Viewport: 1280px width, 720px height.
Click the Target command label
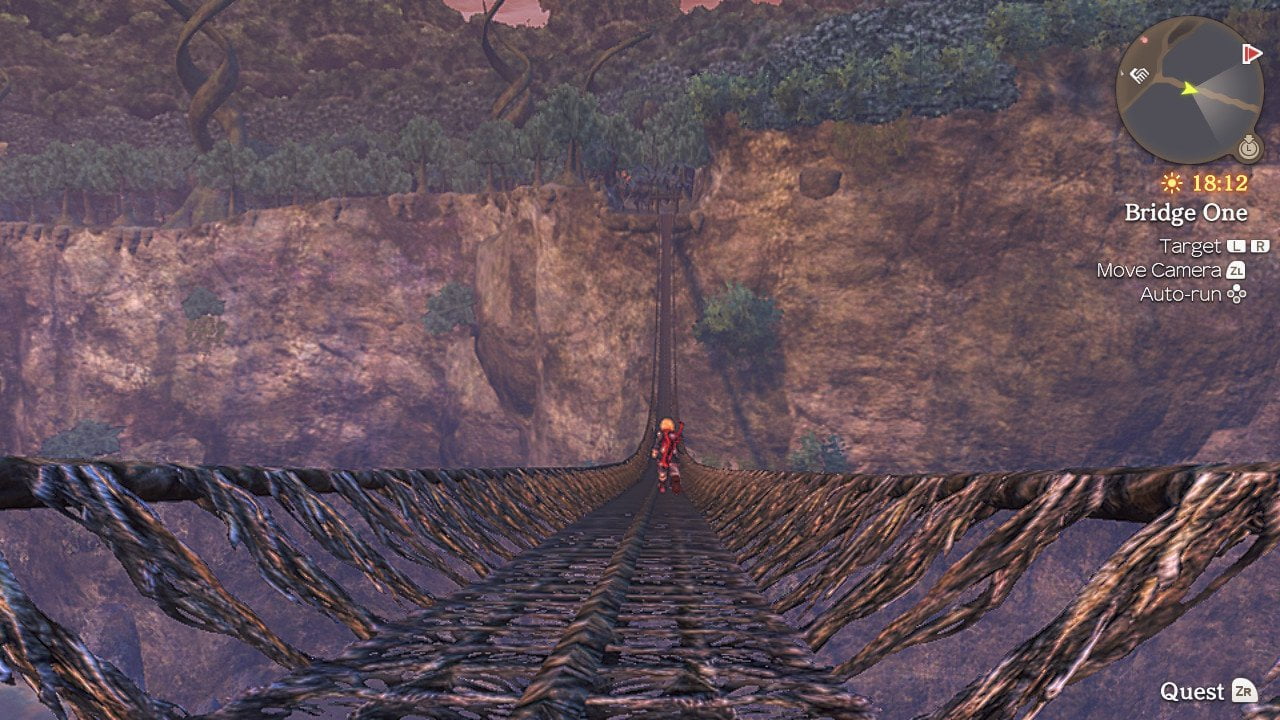tap(1190, 247)
